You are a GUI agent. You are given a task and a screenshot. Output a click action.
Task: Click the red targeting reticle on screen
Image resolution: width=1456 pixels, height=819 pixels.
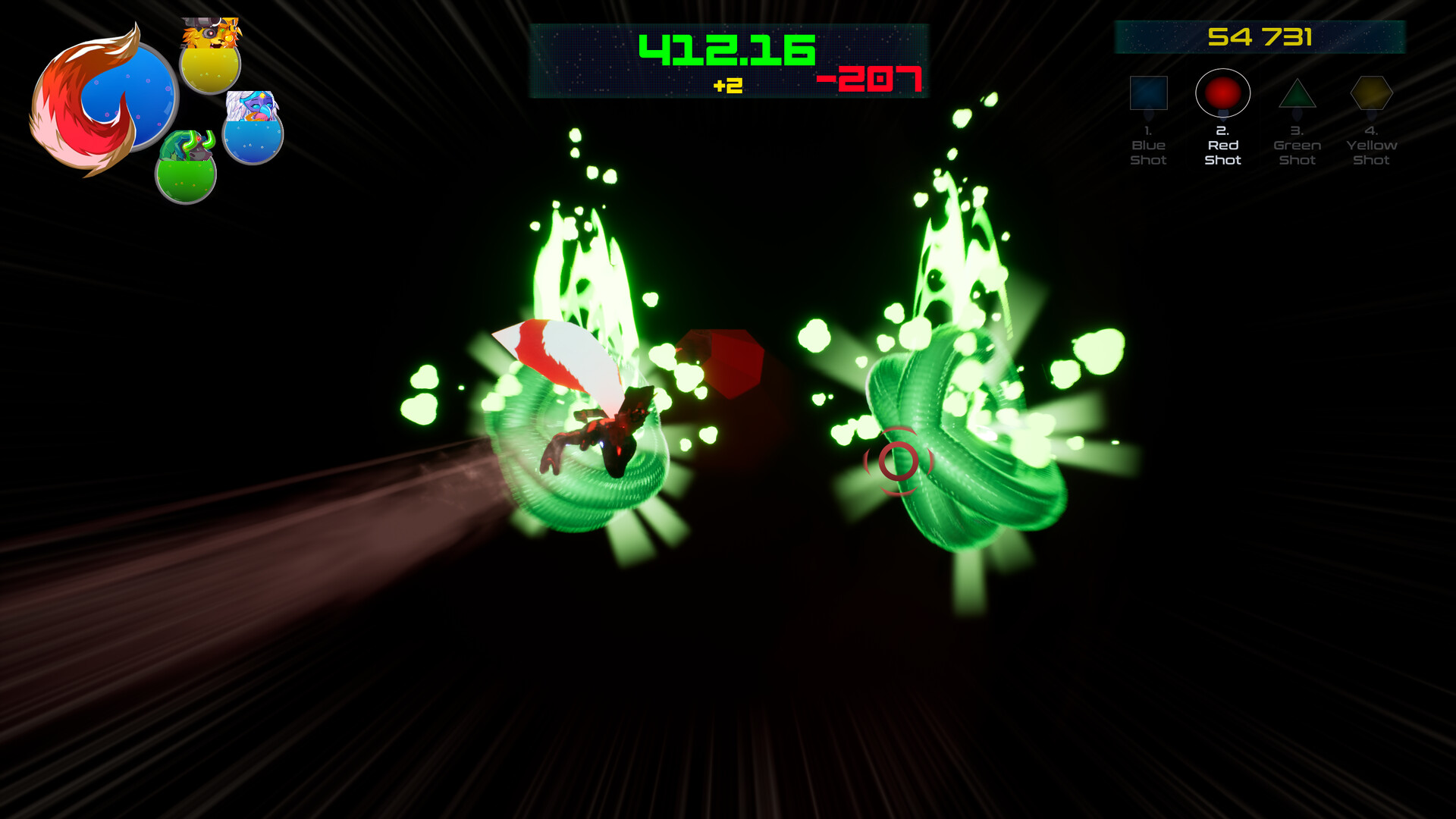(x=899, y=460)
